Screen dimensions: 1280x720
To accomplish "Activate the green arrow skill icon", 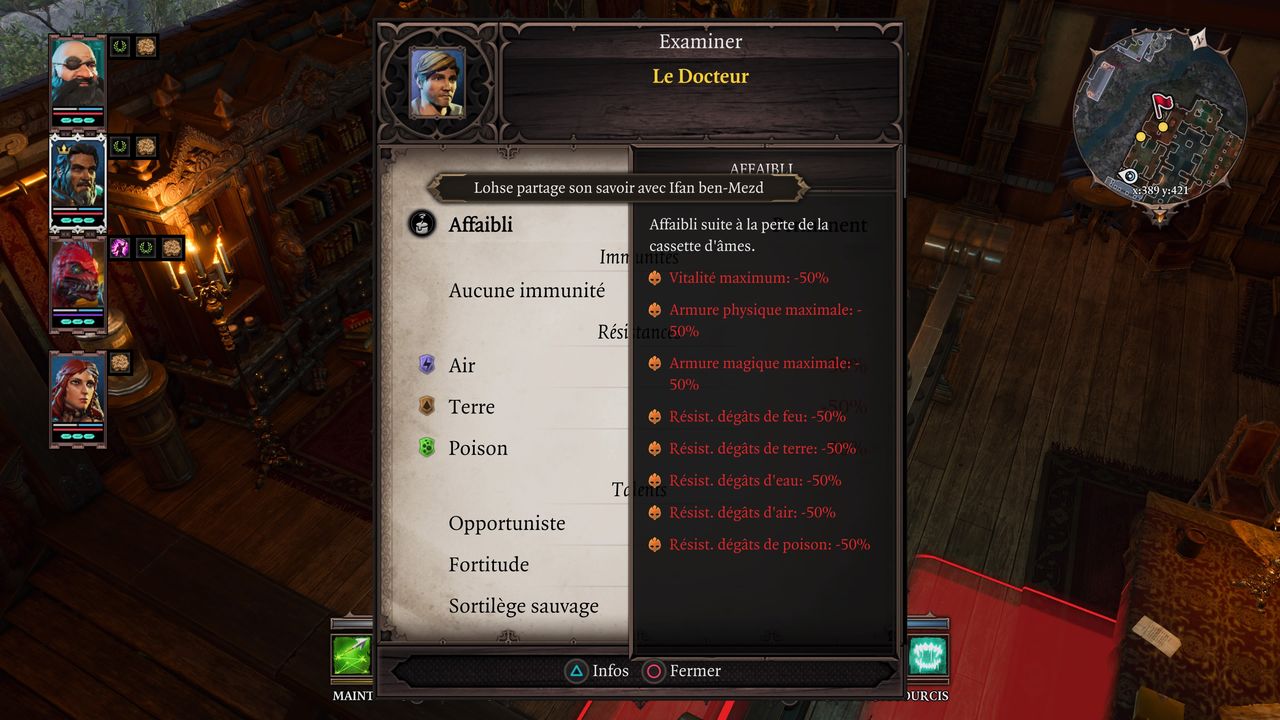I will [x=352, y=656].
